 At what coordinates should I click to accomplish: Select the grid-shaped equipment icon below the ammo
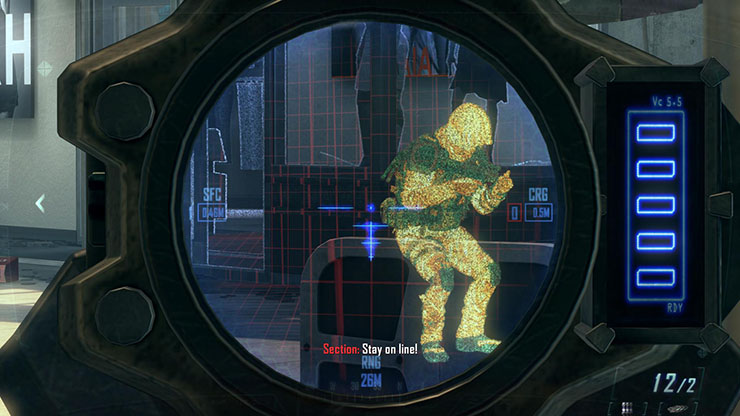pyautogui.click(x=627, y=408)
